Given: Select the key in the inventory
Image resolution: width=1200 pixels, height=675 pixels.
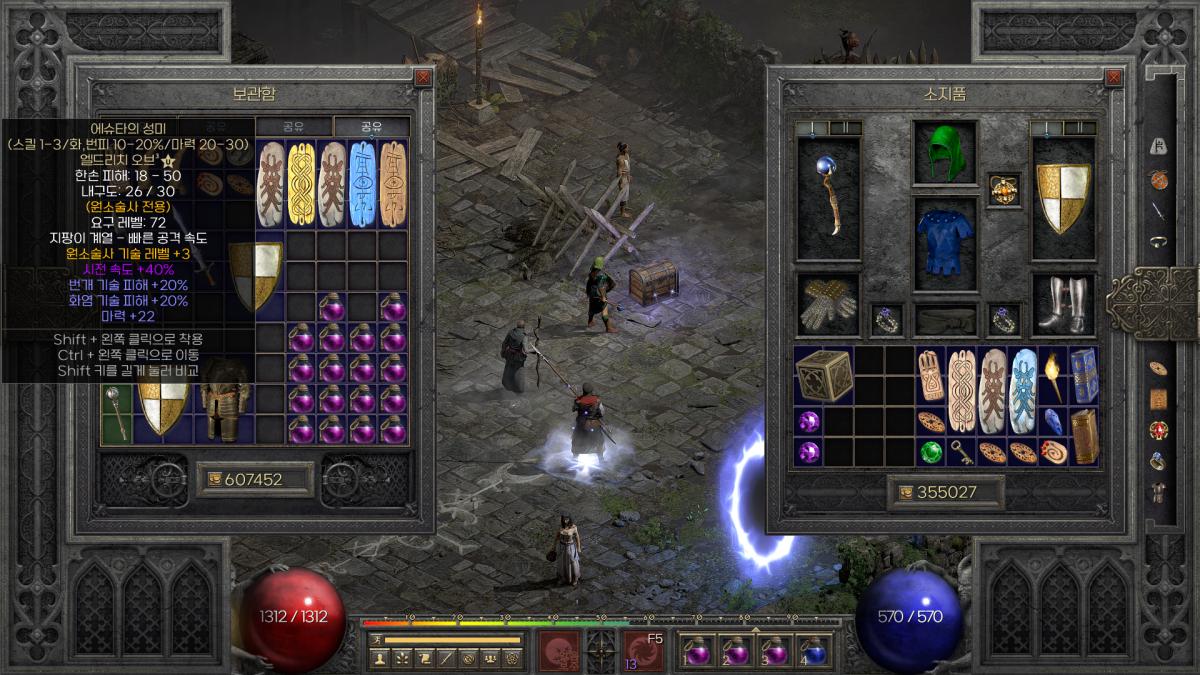Looking at the screenshot, I should coord(962,452).
